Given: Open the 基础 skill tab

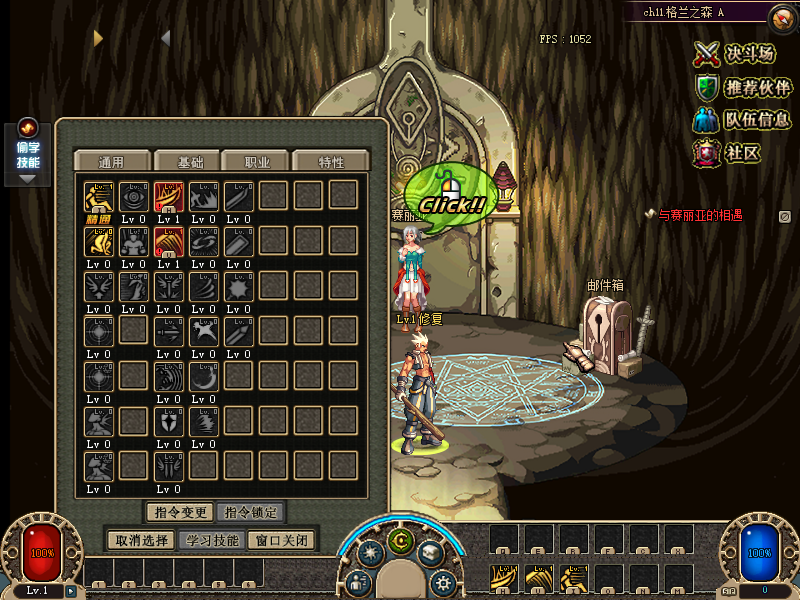Looking at the screenshot, I should pos(190,162).
